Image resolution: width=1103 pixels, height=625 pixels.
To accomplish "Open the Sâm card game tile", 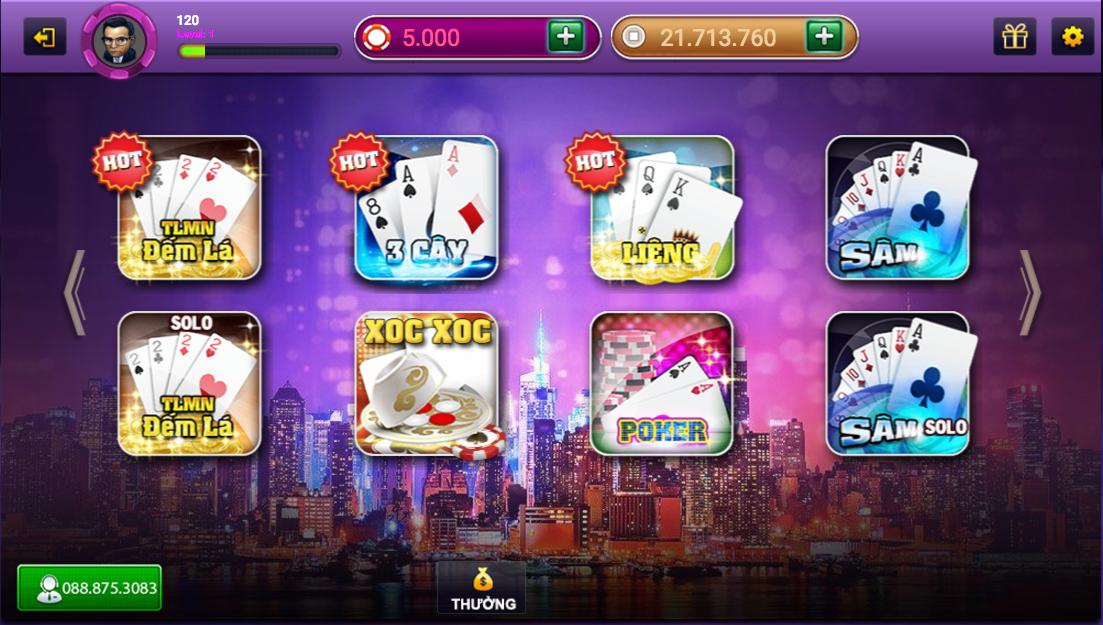I will [x=897, y=208].
